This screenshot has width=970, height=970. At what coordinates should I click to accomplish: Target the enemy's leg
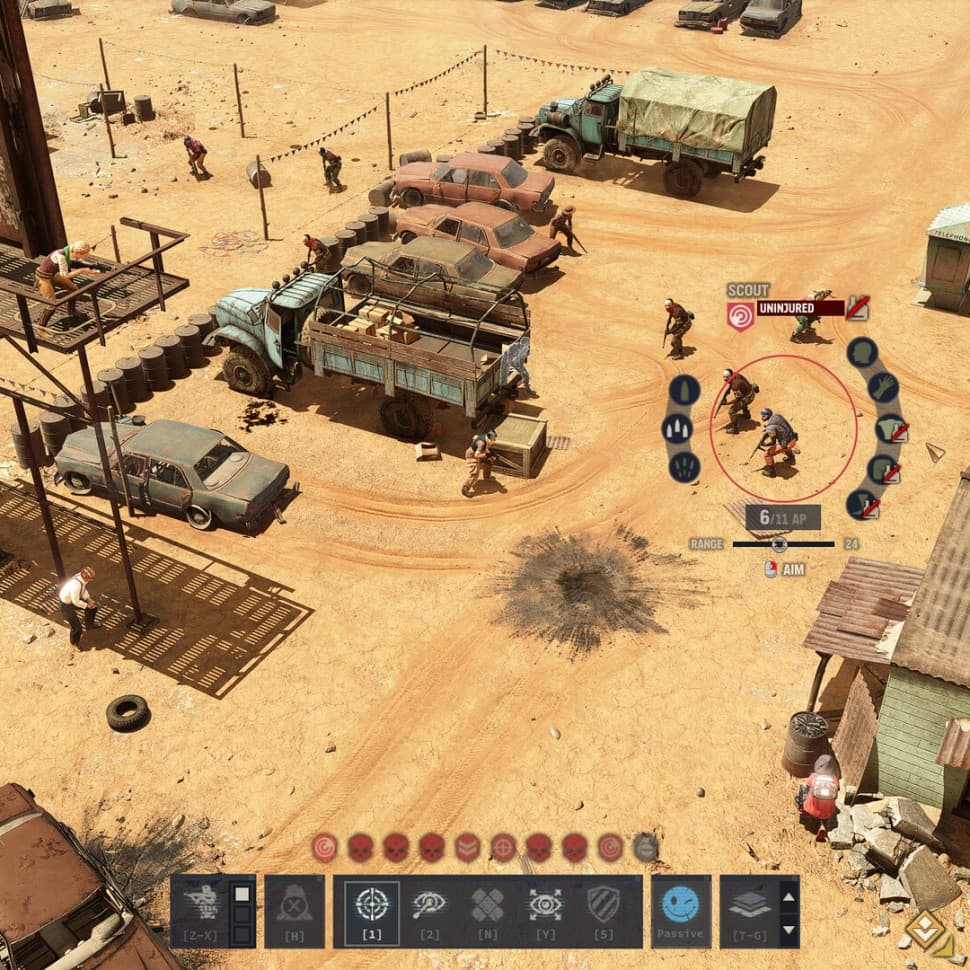tap(863, 504)
